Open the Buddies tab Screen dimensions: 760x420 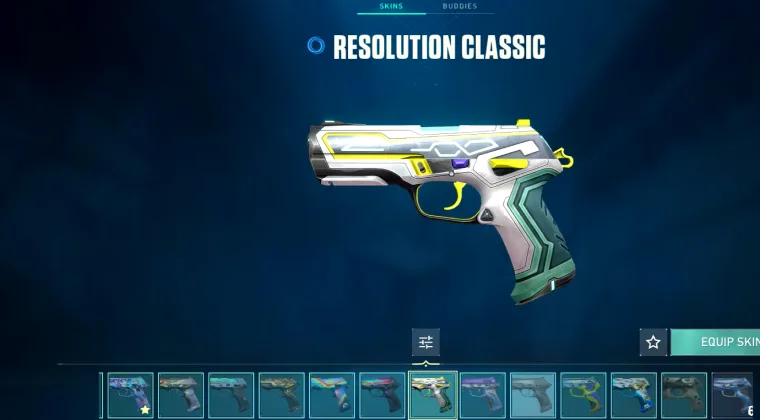coord(459,7)
